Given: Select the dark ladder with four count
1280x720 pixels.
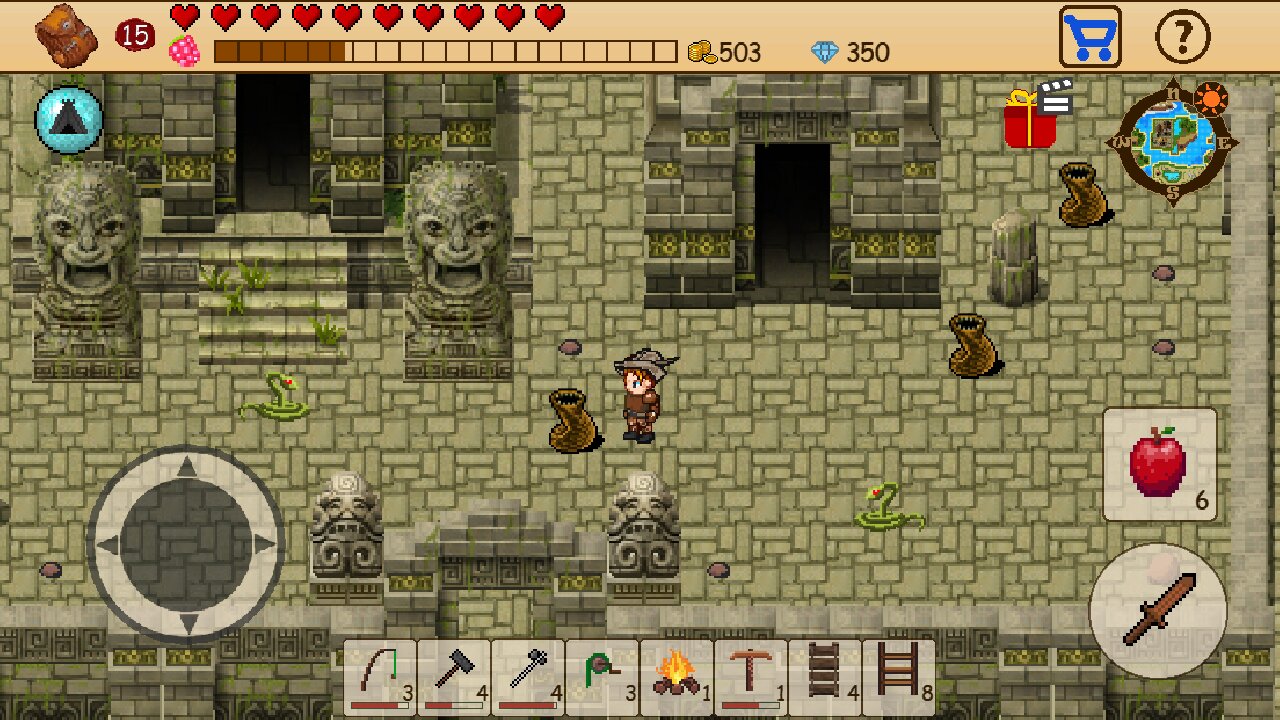Looking at the screenshot, I should [x=824, y=678].
